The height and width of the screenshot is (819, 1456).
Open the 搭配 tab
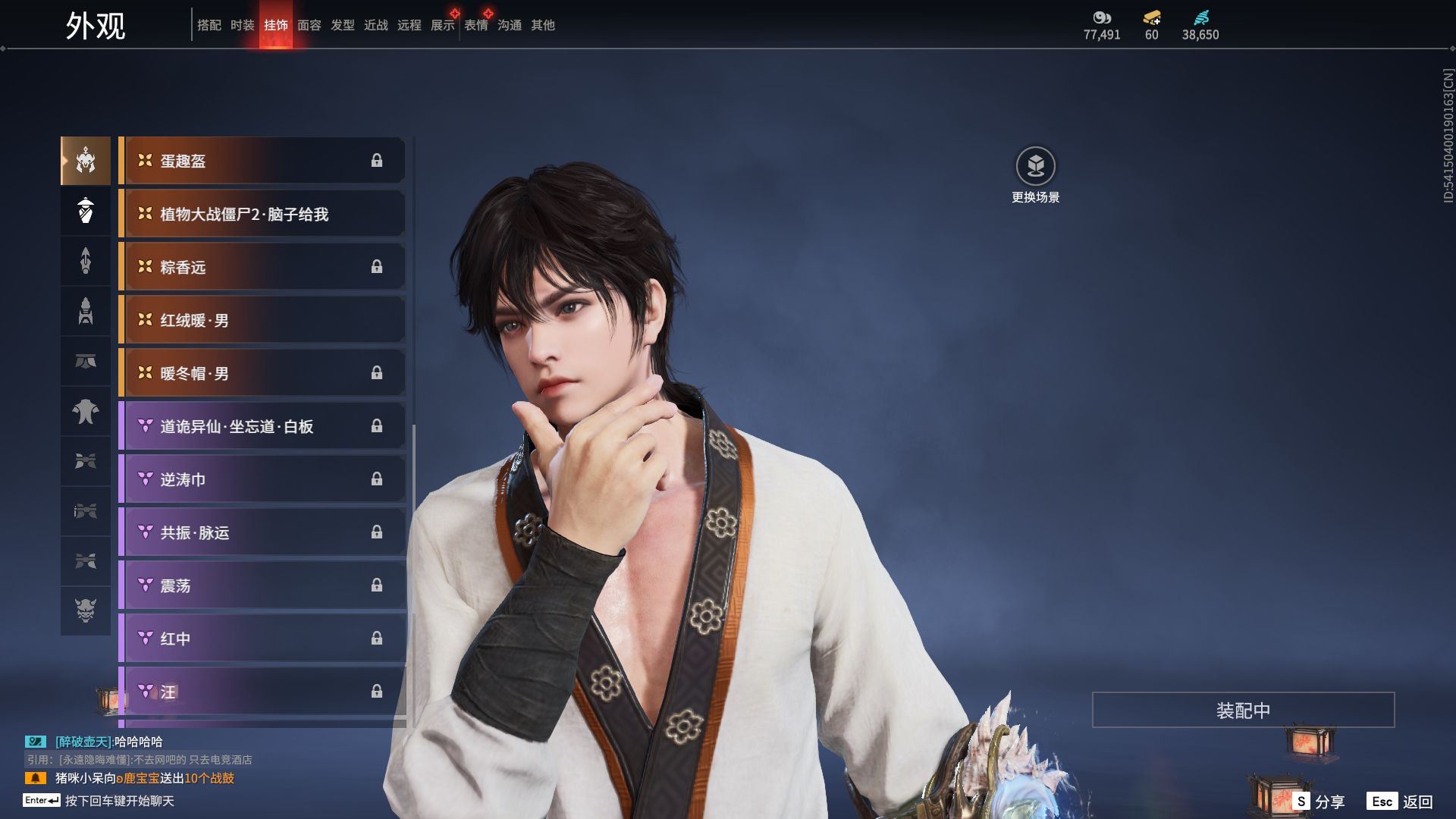pyautogui.click(x=209, y=25)
